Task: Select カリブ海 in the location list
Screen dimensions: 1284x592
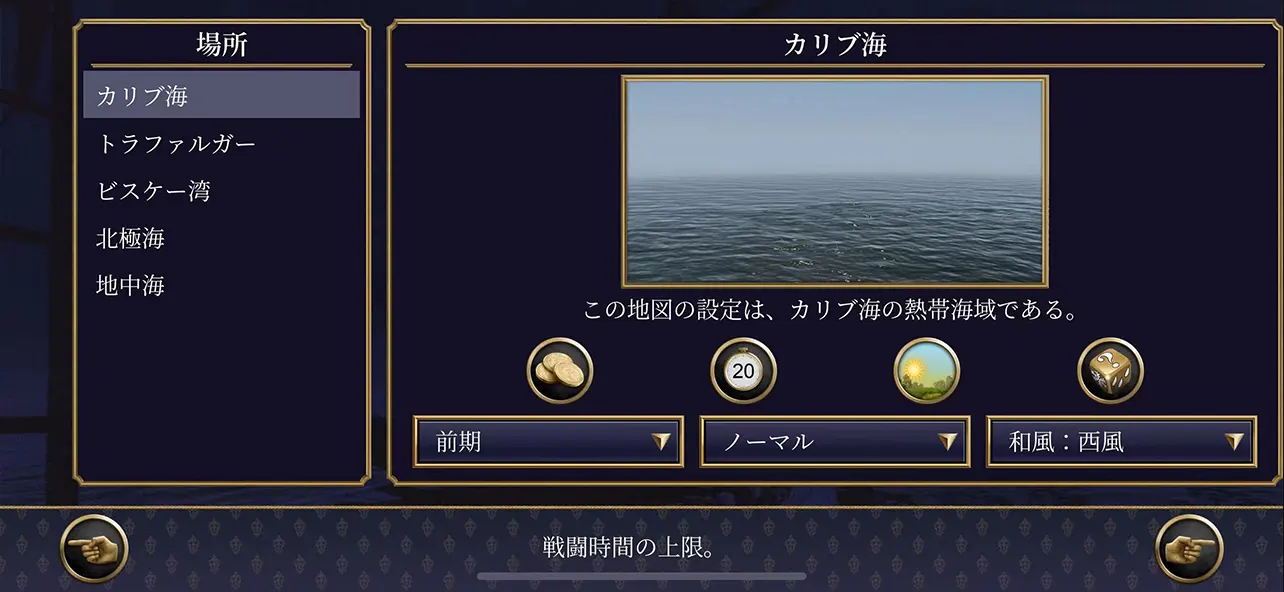Action: 221,96
